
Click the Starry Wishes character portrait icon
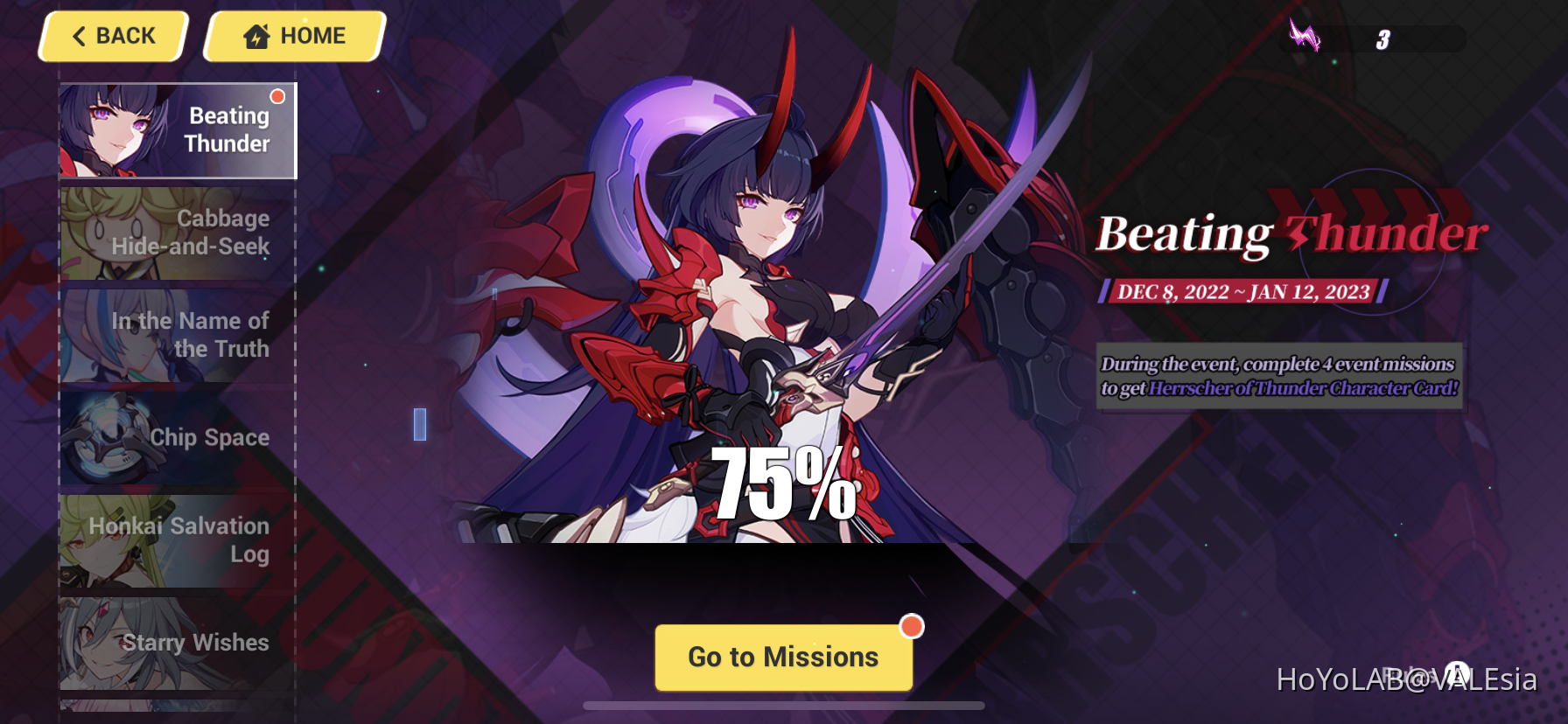coord(101,643)
